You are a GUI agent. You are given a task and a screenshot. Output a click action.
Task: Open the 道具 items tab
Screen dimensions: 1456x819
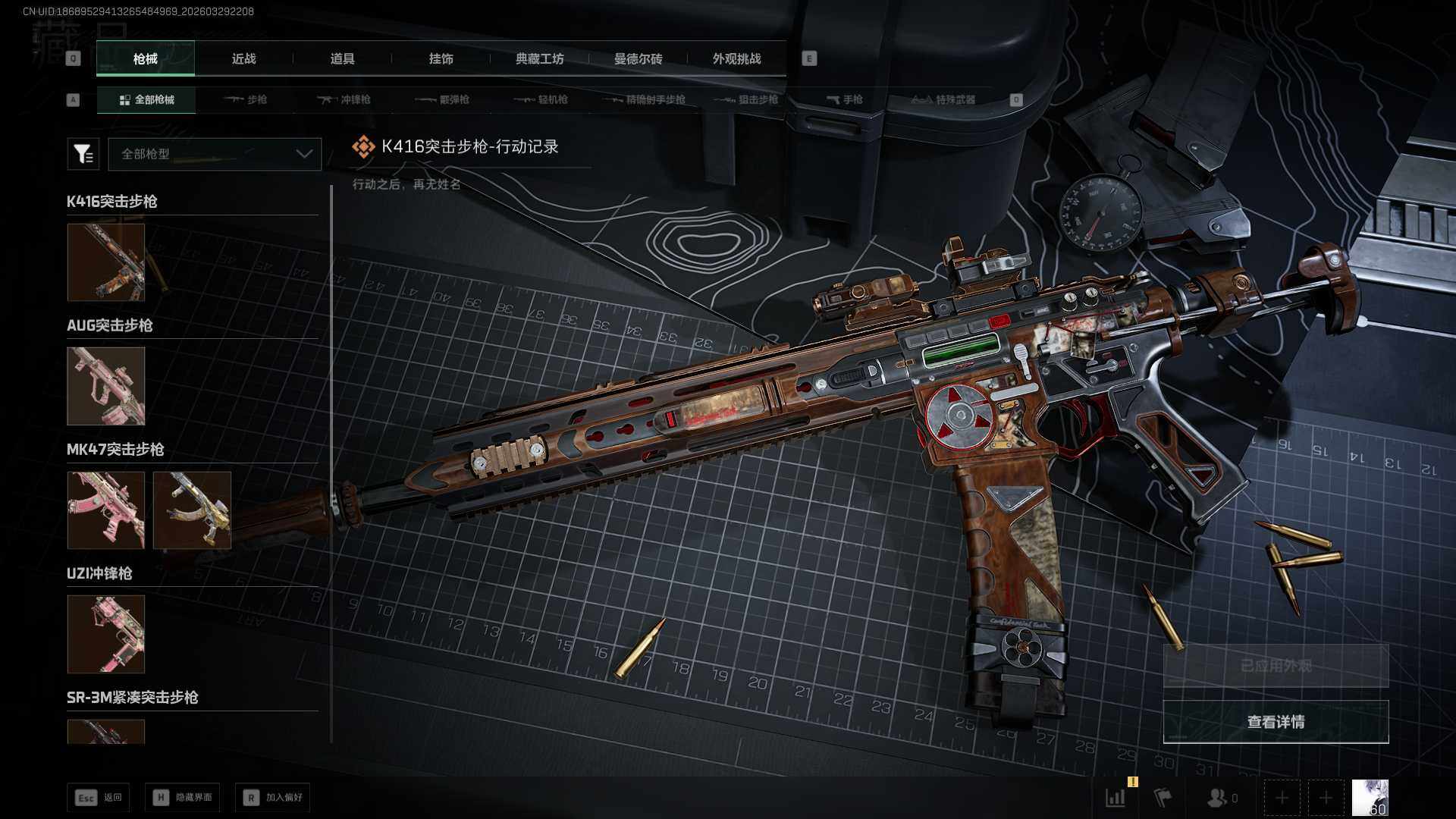tap(342, 58)
